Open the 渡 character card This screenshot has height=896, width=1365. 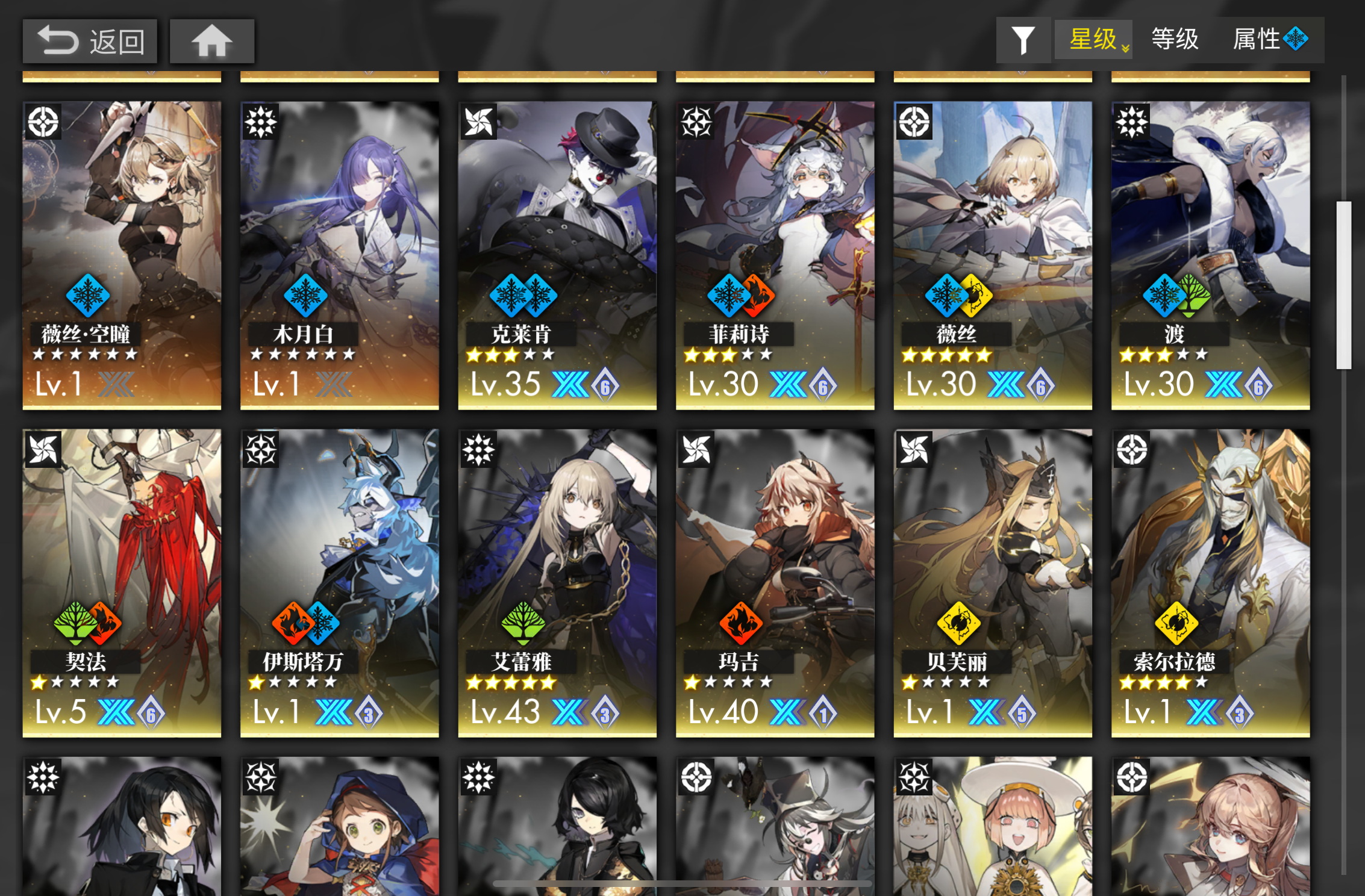tap(1211, 253)
